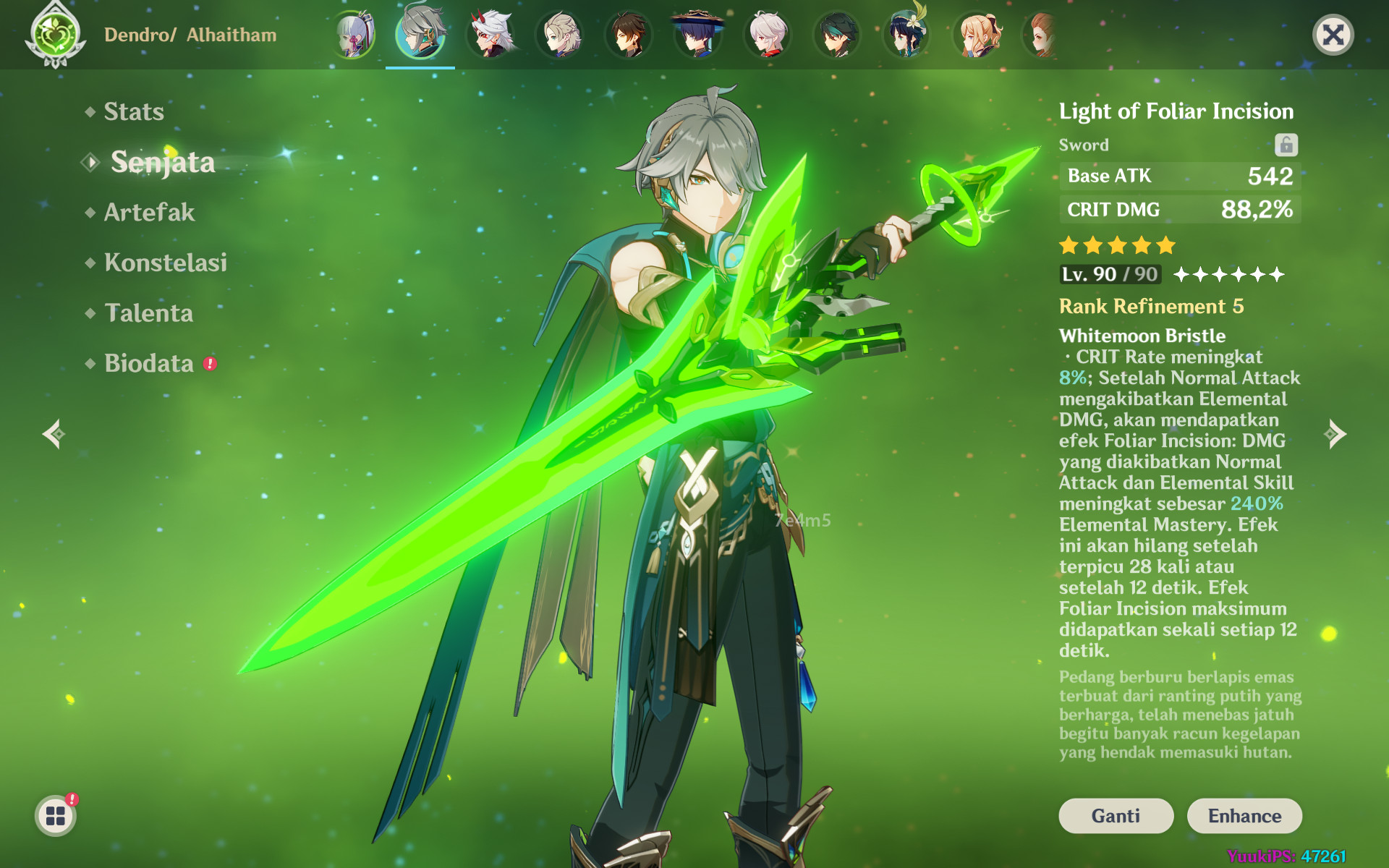Toggle Alhaitham's selected portrait

[421, 34]
